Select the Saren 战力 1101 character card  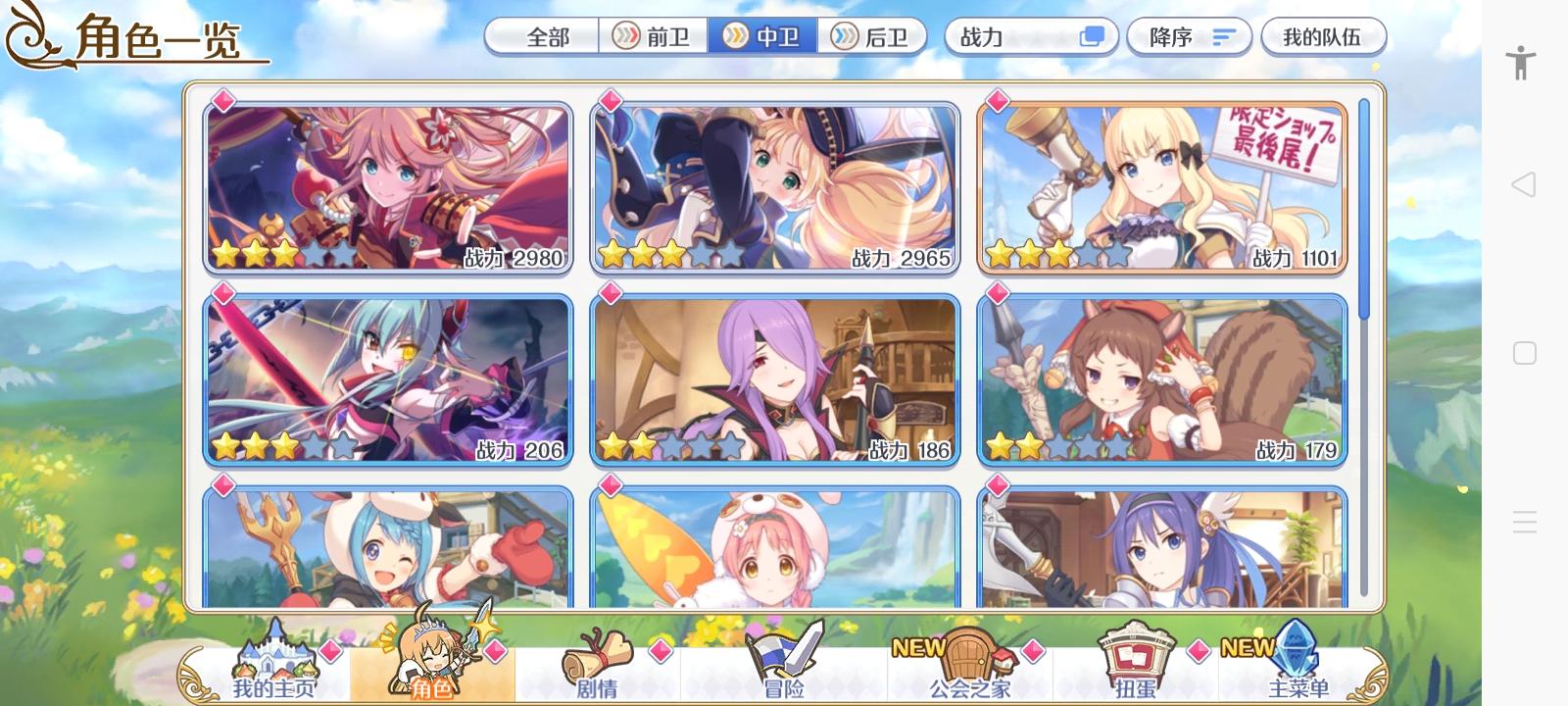click(1161, 186)
